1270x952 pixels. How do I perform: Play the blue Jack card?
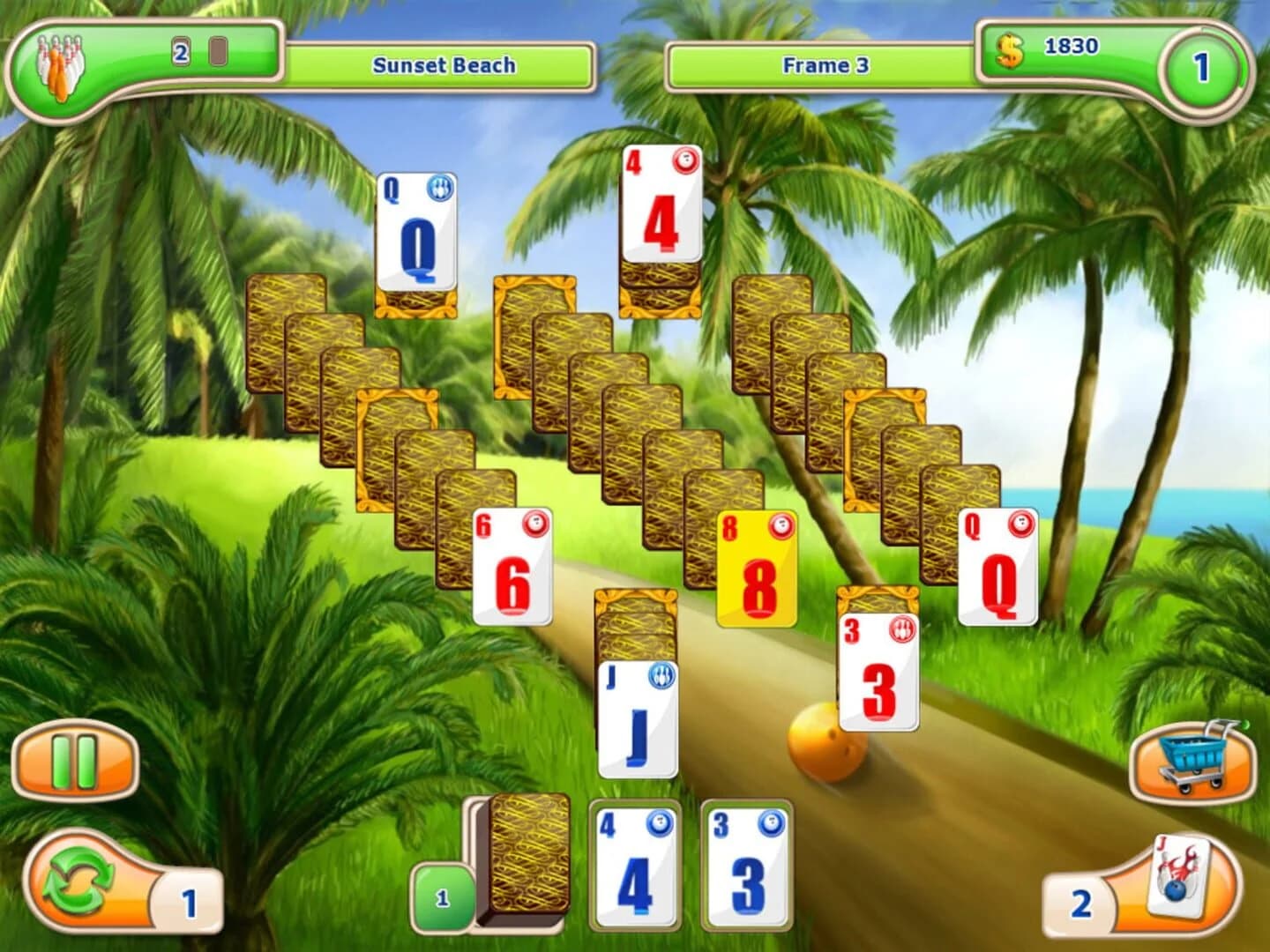pos(637,723)
